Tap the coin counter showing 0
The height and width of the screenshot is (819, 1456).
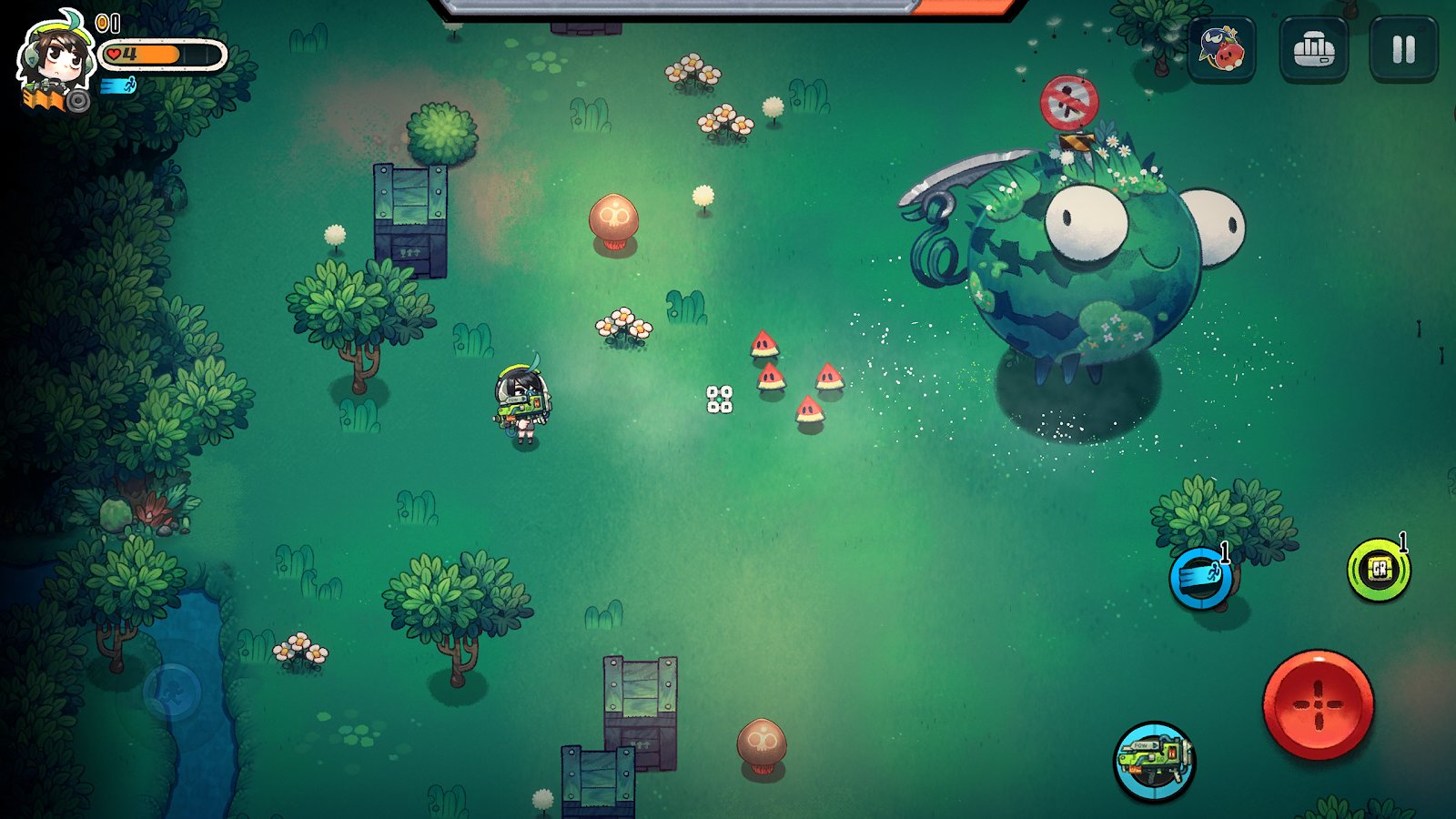107,21
